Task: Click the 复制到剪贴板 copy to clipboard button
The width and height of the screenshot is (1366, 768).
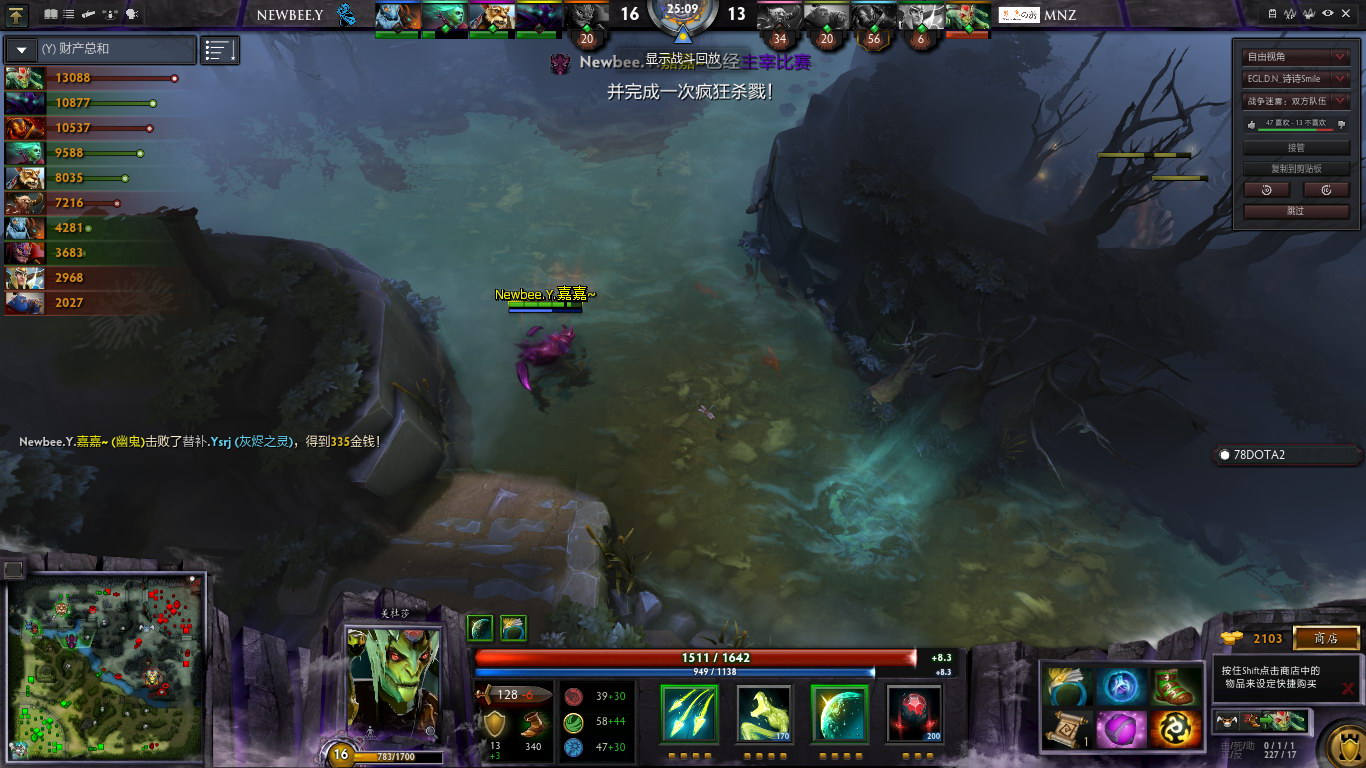Action: [1296, 168]
